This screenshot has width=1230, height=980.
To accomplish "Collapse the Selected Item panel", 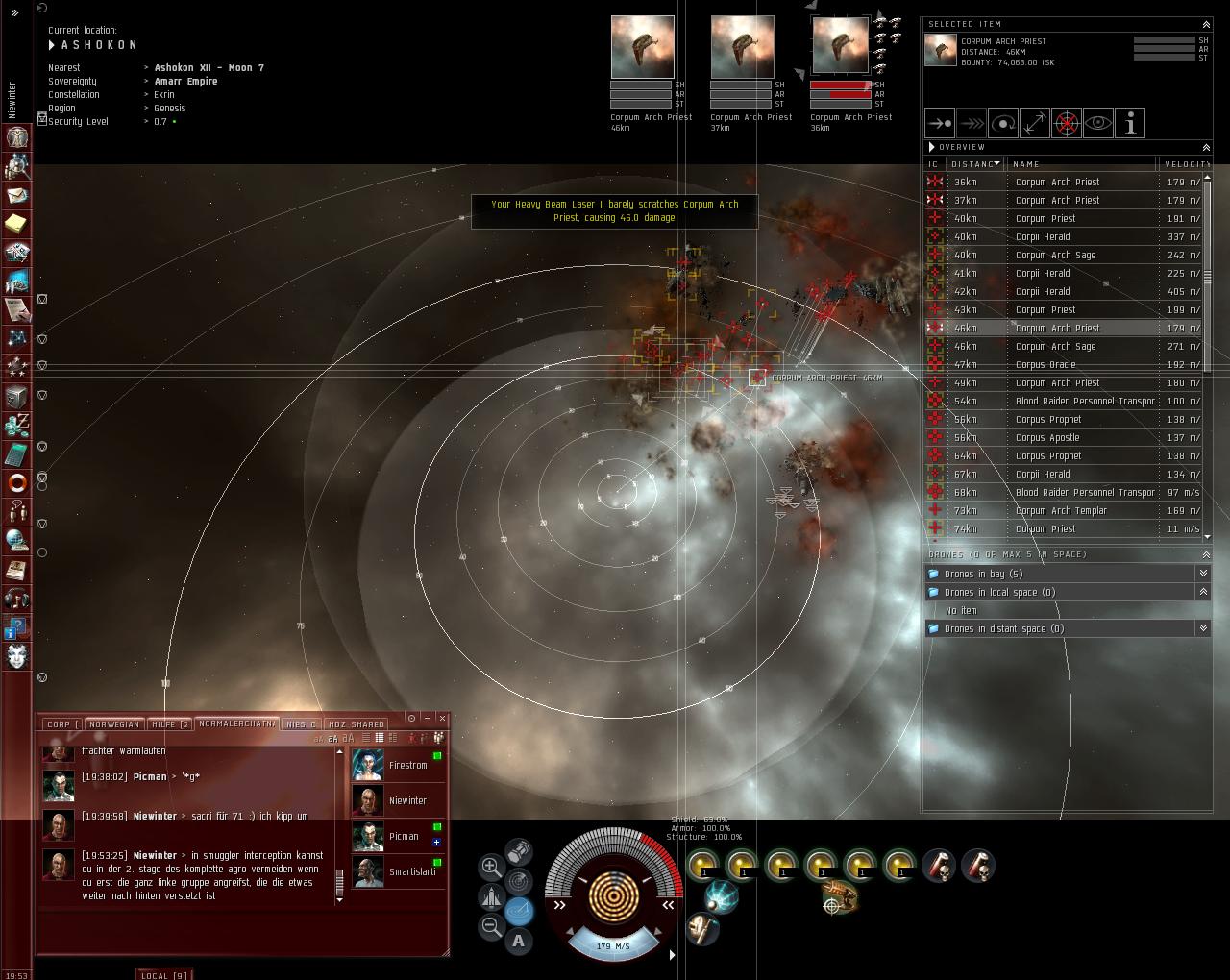I will [1206, 24].
